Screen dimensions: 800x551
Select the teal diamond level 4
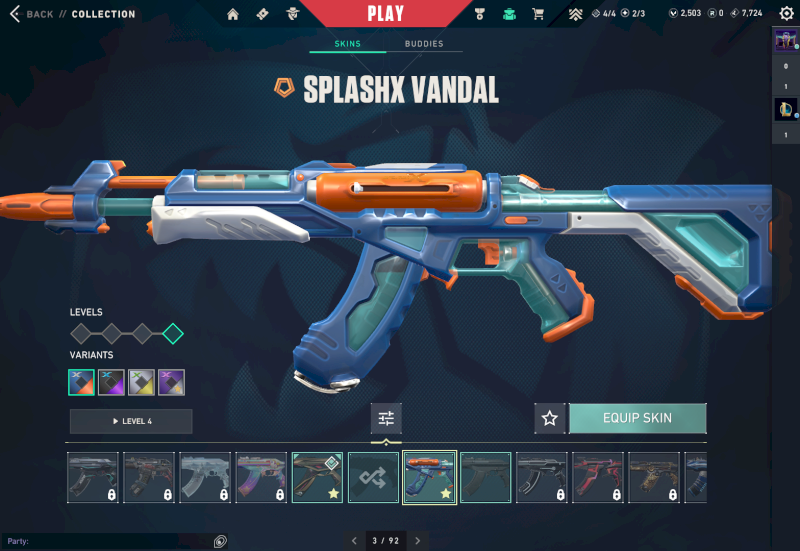pos(173,333)
